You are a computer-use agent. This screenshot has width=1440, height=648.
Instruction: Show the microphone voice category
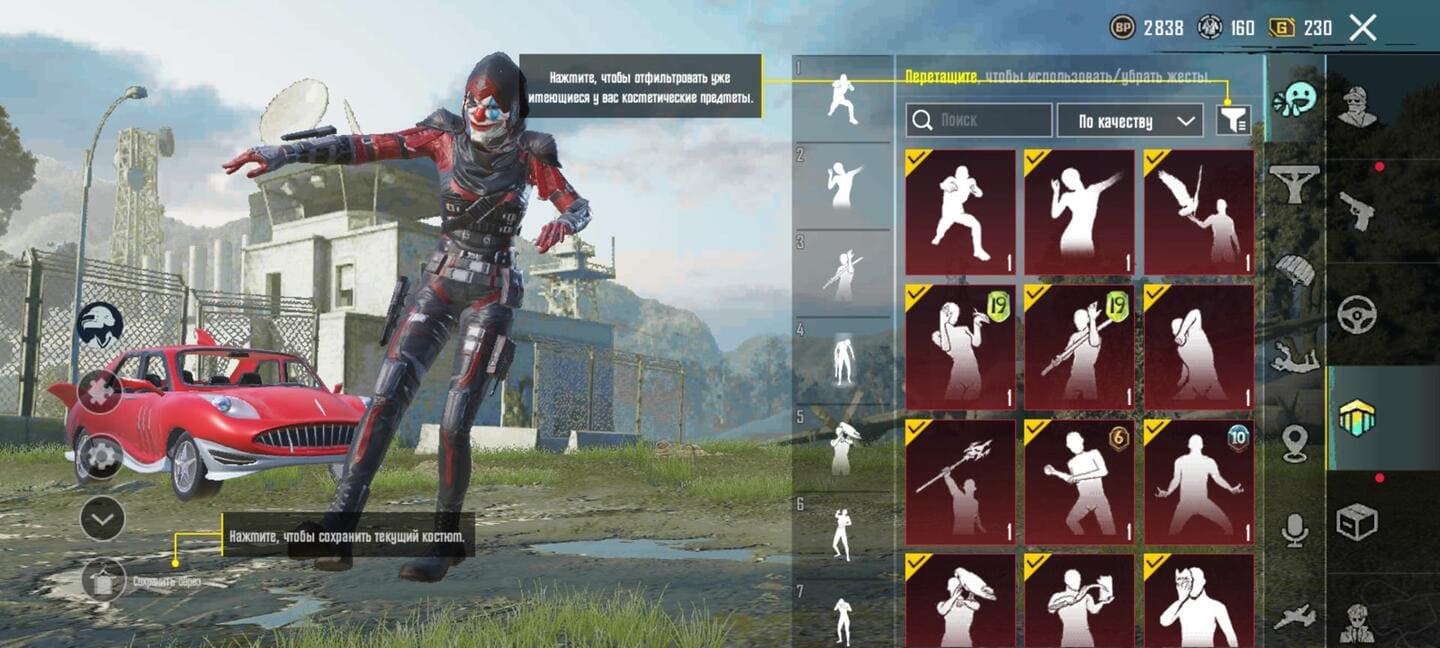[x=1295, y=530]
